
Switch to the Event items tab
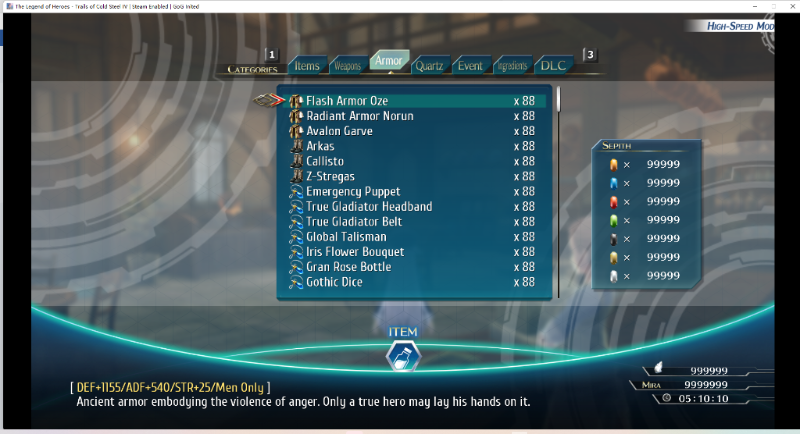[469, 66]
